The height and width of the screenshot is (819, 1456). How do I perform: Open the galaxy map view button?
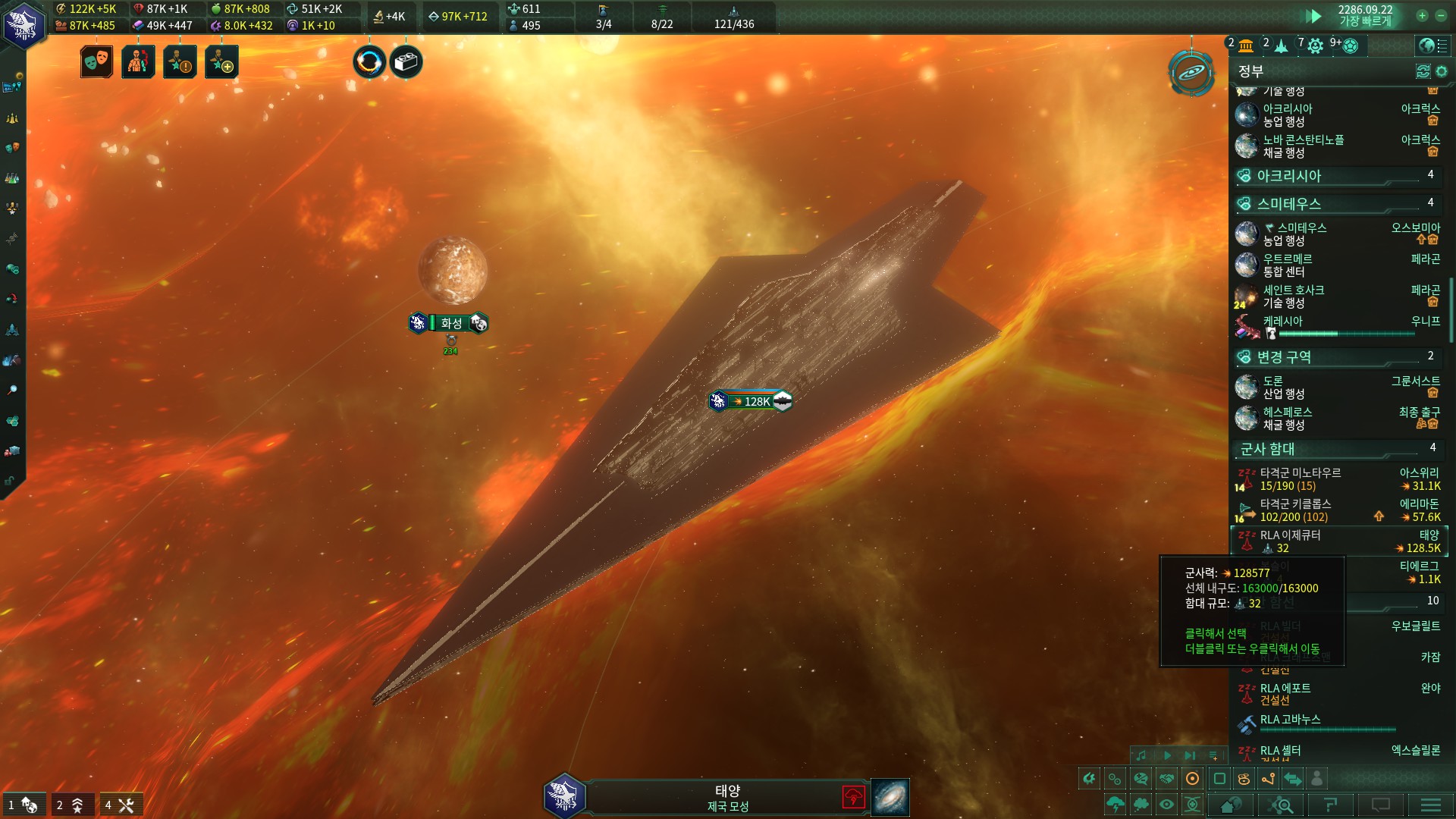(x=1191, y=73)
